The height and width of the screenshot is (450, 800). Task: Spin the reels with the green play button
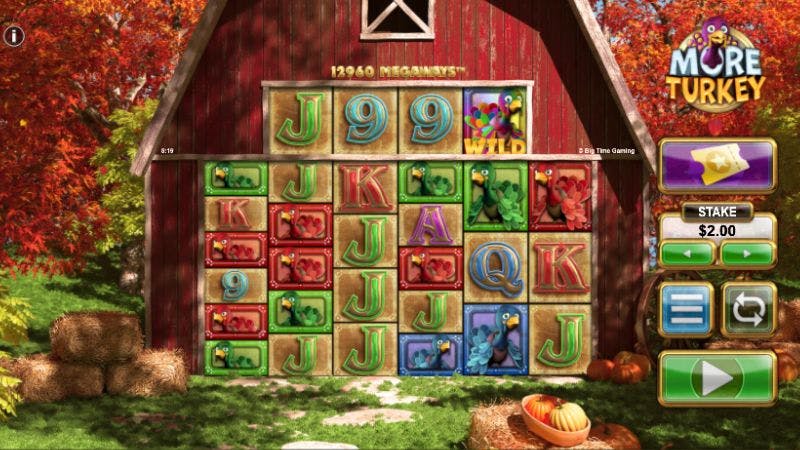717,378
